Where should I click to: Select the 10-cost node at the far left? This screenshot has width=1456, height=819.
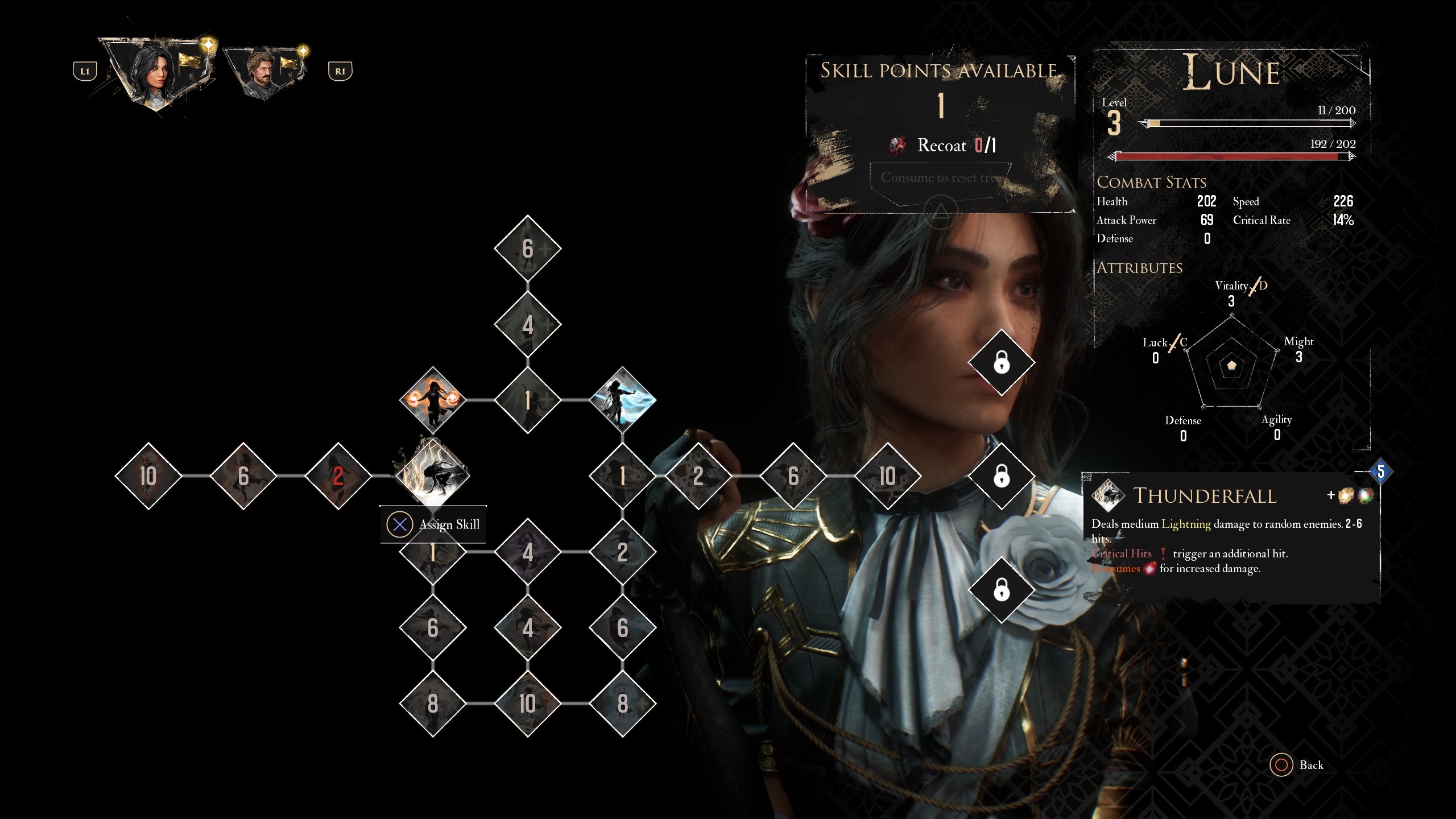pos(148,478)
